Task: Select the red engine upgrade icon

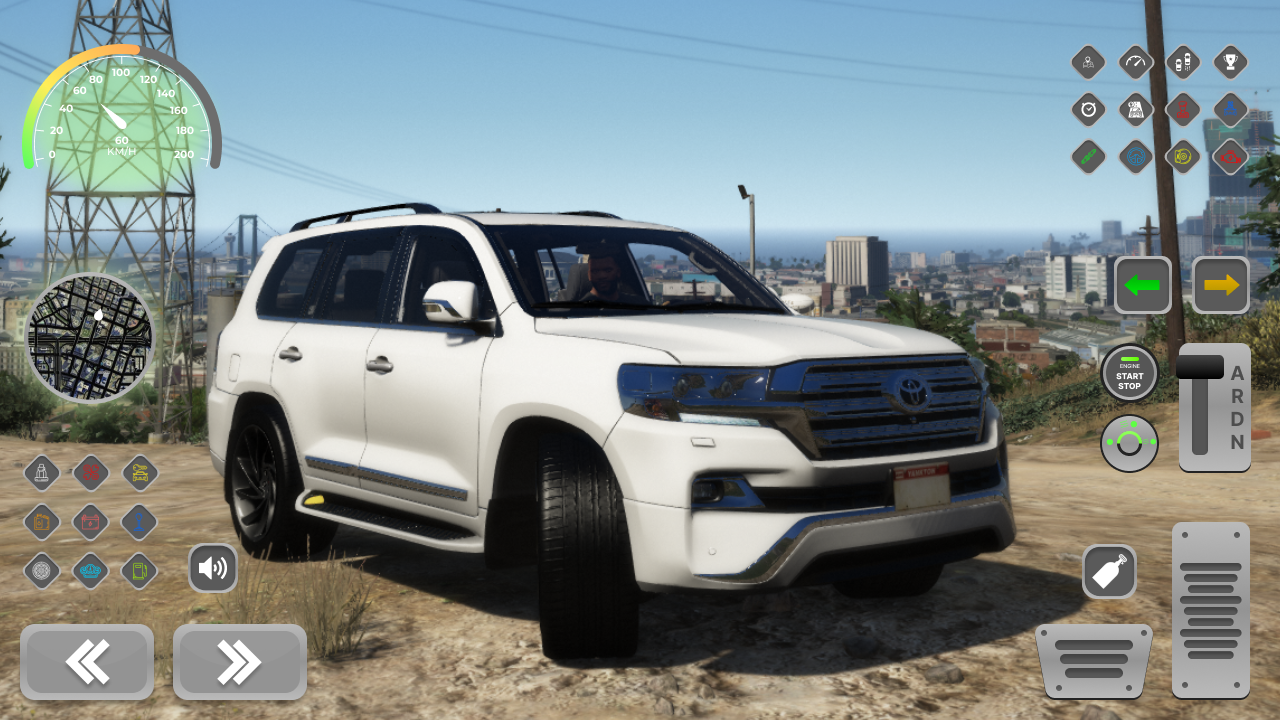Action: click(1229, 157)
